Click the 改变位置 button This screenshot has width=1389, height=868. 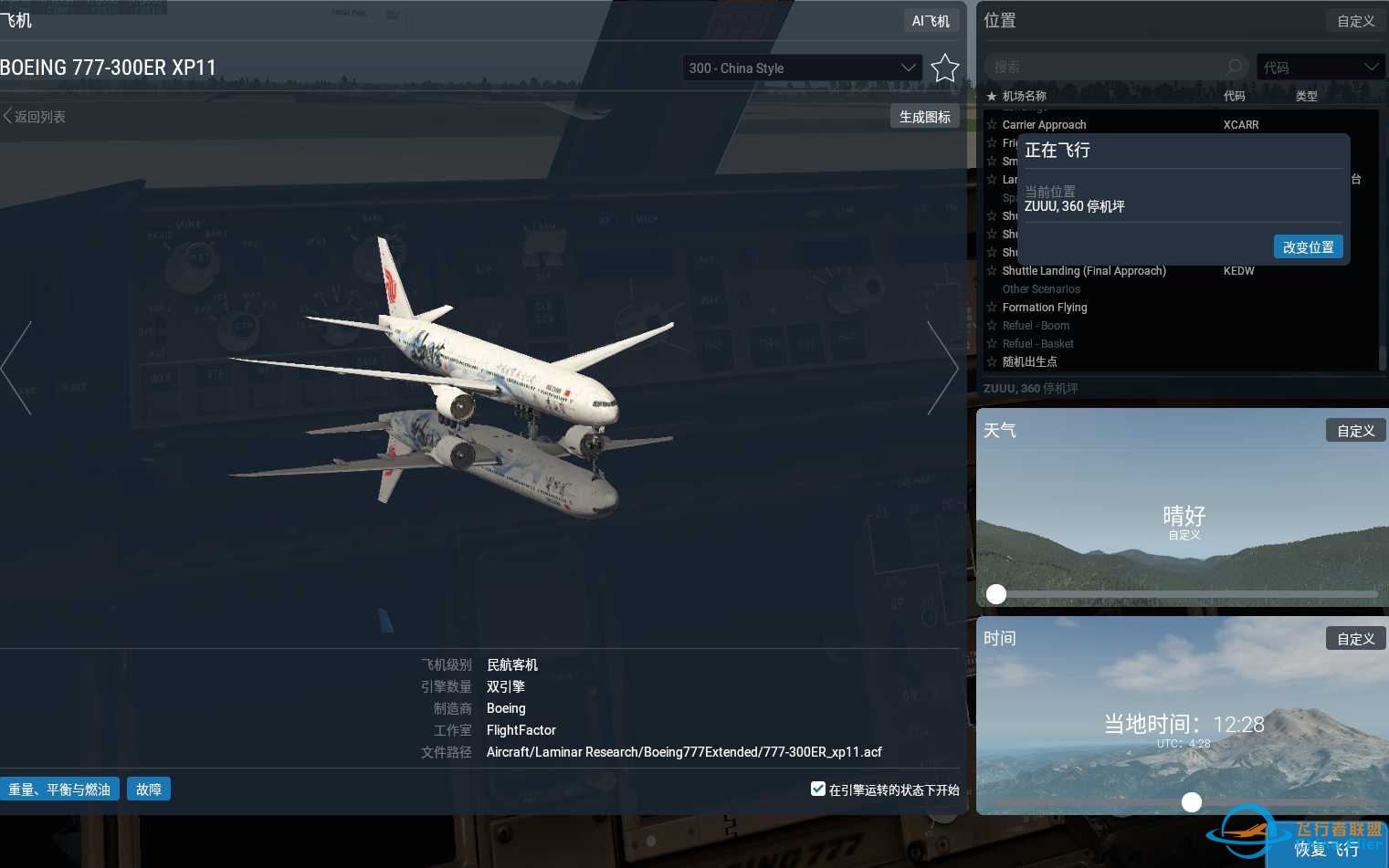click(x=1308, y=246)
